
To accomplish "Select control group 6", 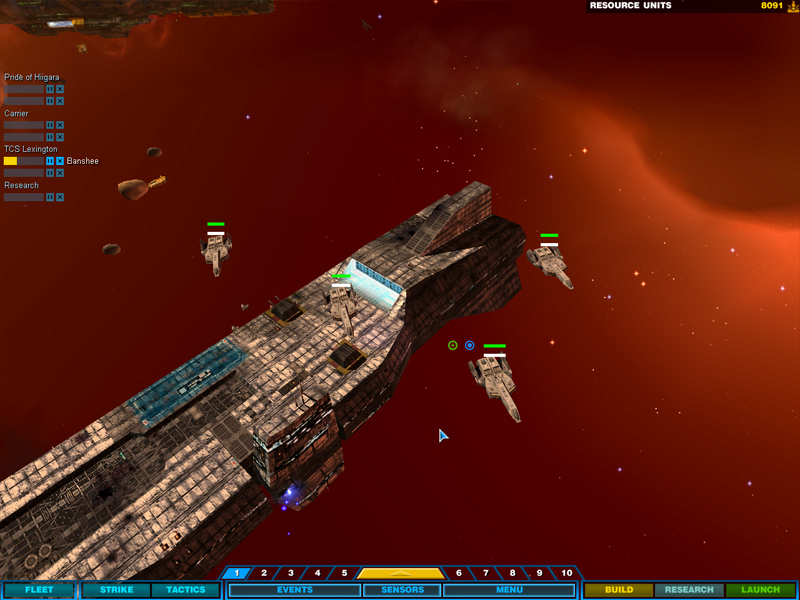I will pyautogui.click(x=459, y=573).
